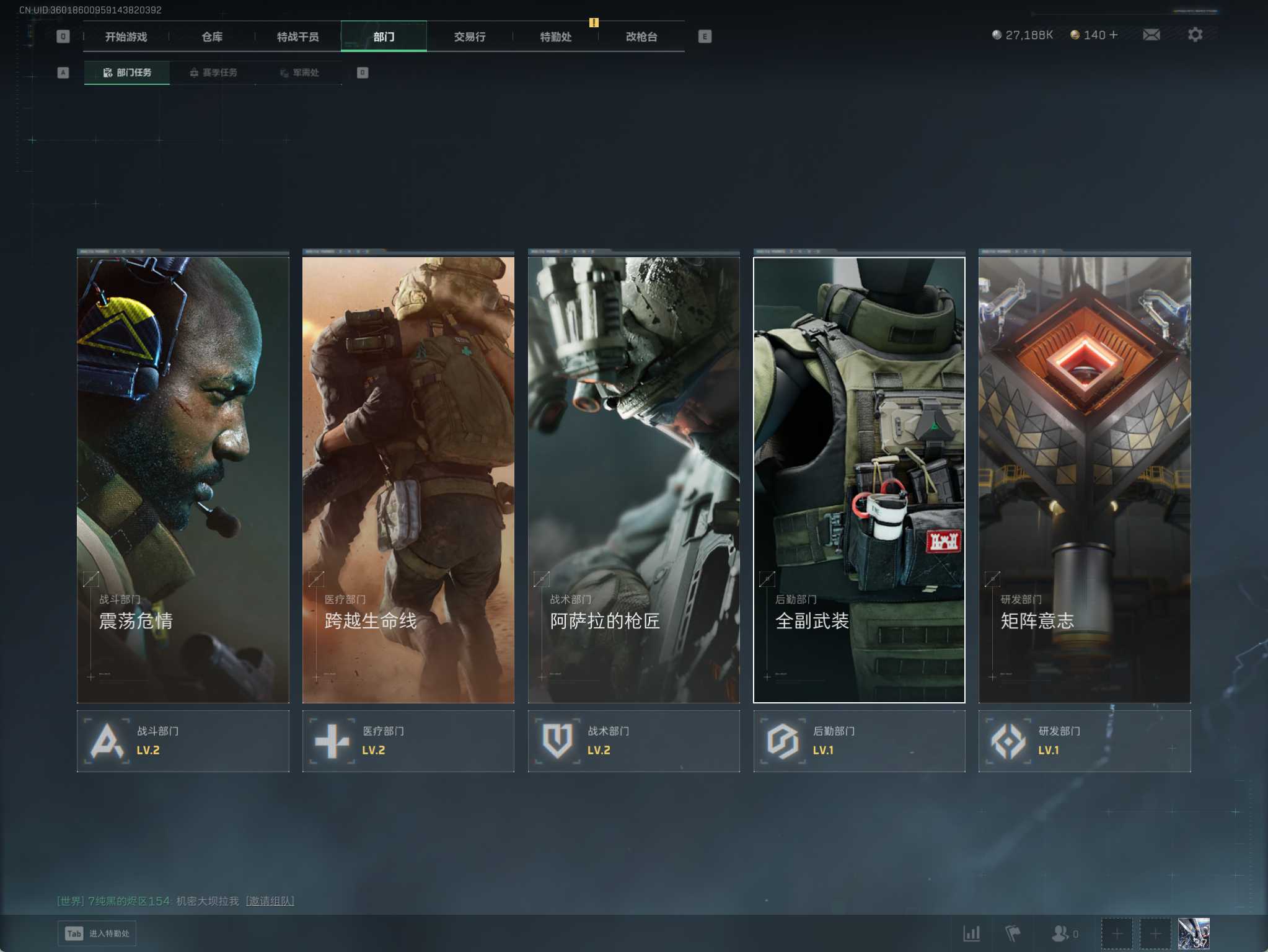This screenshot has width=1268, height=952.
Task: Select the 特战干员 tab
Action: tap(297, 37)
